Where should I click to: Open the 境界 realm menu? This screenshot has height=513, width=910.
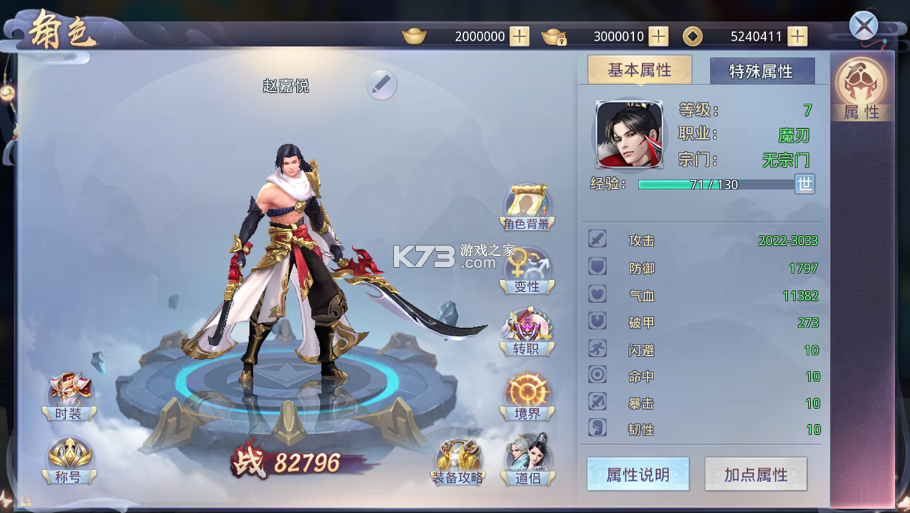[x=527, y=396]
